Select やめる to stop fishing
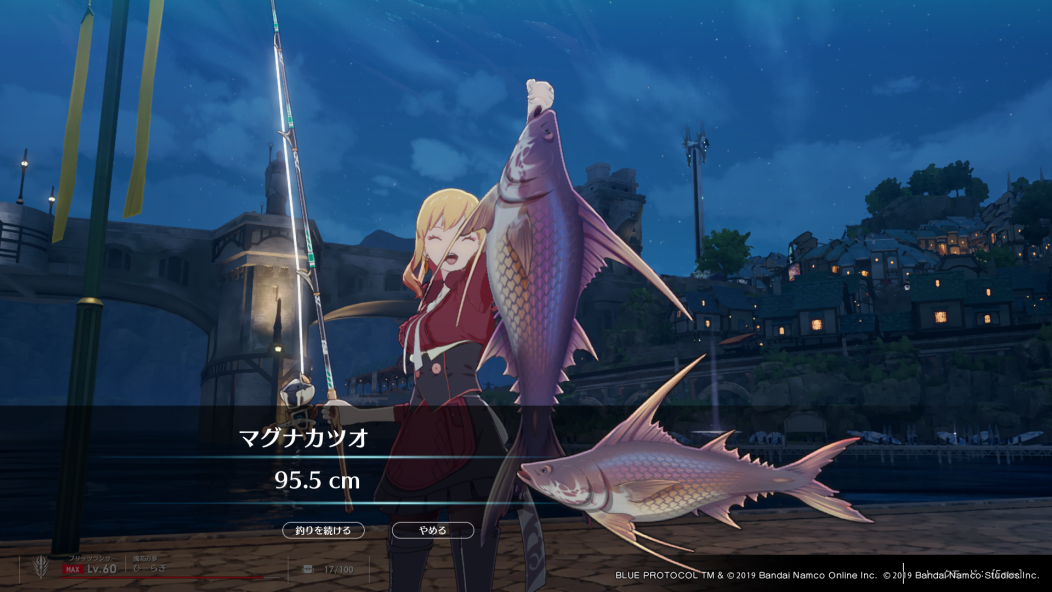This screenshot has width=1052, height=592. [432, 530]
